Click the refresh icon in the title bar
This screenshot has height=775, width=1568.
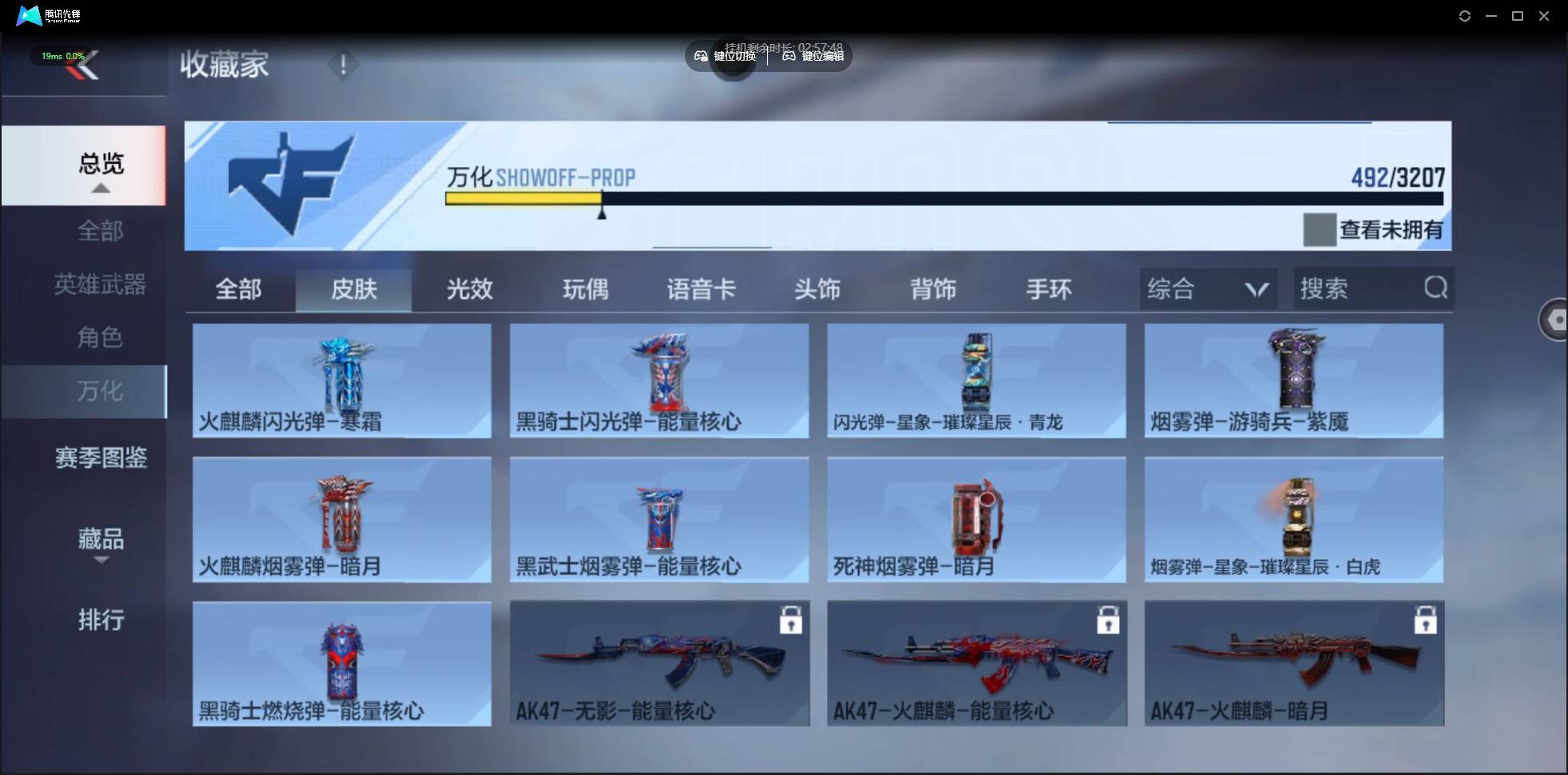pos(1466,15)
